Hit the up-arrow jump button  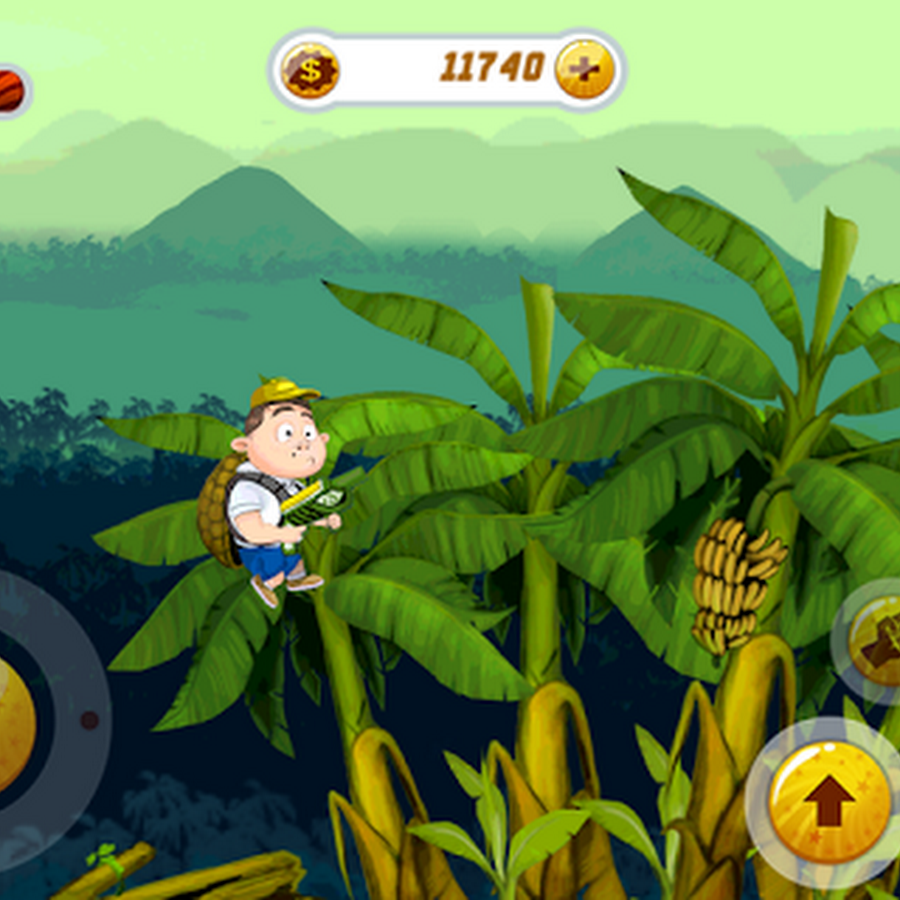tap(829, 800)
